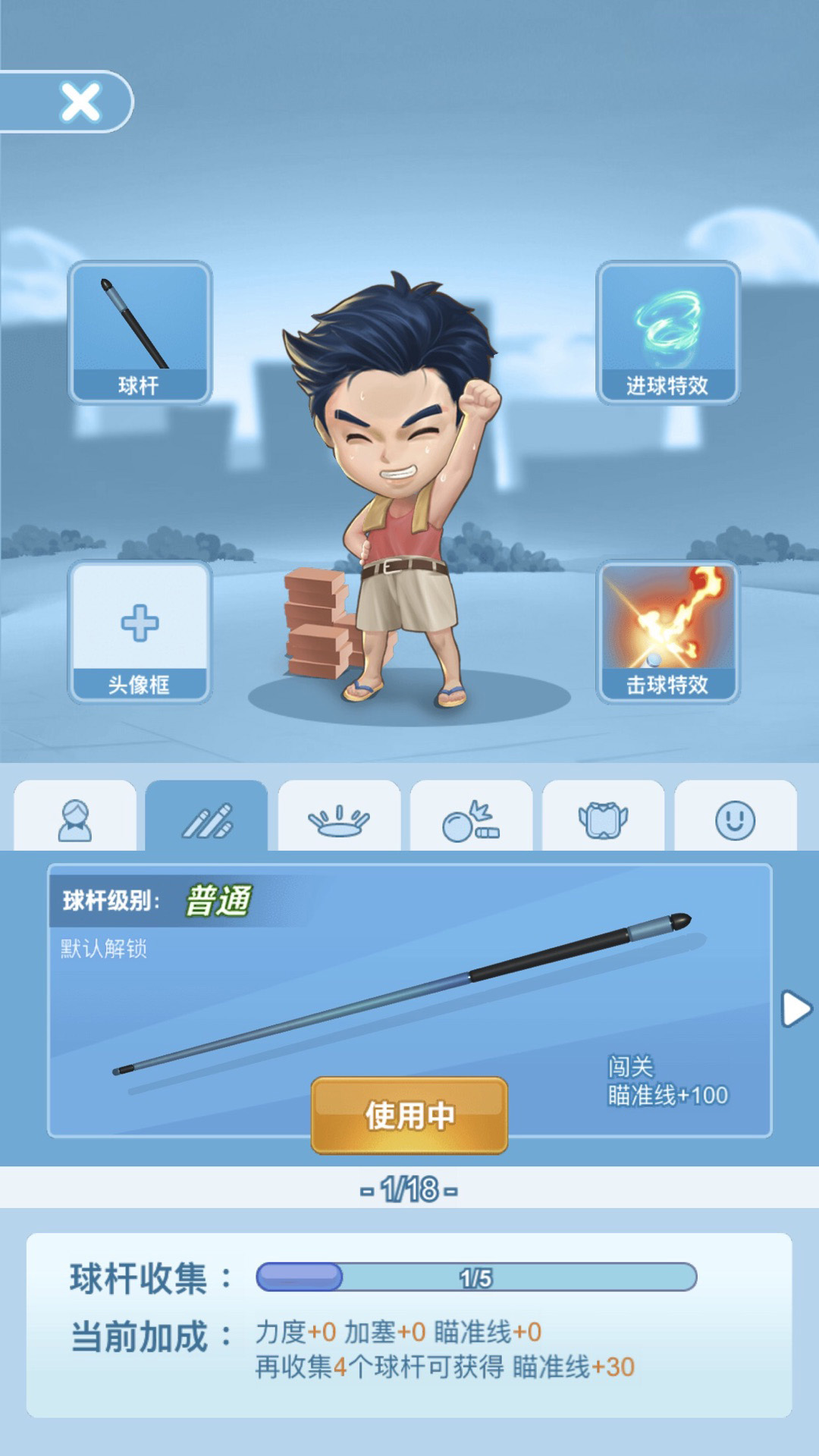Close the customization screen with the X
The width and height of the screenshot is (819, 1456).
pos(80,102)
